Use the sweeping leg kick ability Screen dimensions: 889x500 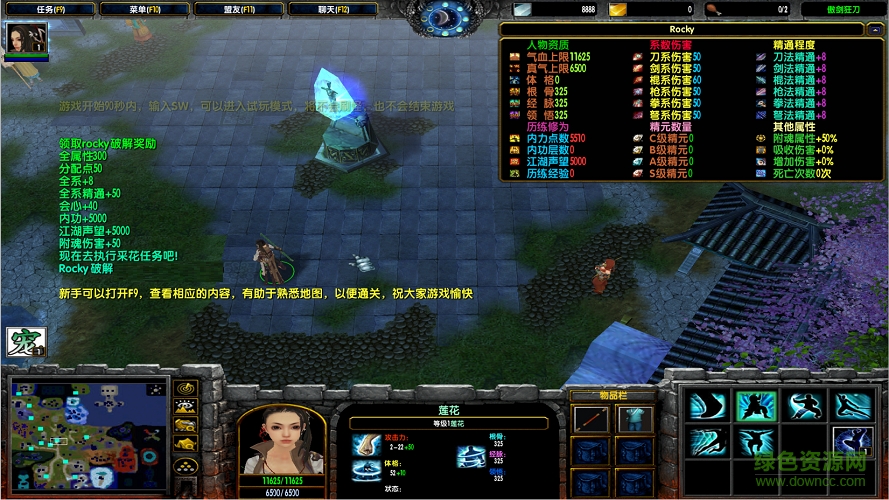pyautogui.click(x=803, y=406)
